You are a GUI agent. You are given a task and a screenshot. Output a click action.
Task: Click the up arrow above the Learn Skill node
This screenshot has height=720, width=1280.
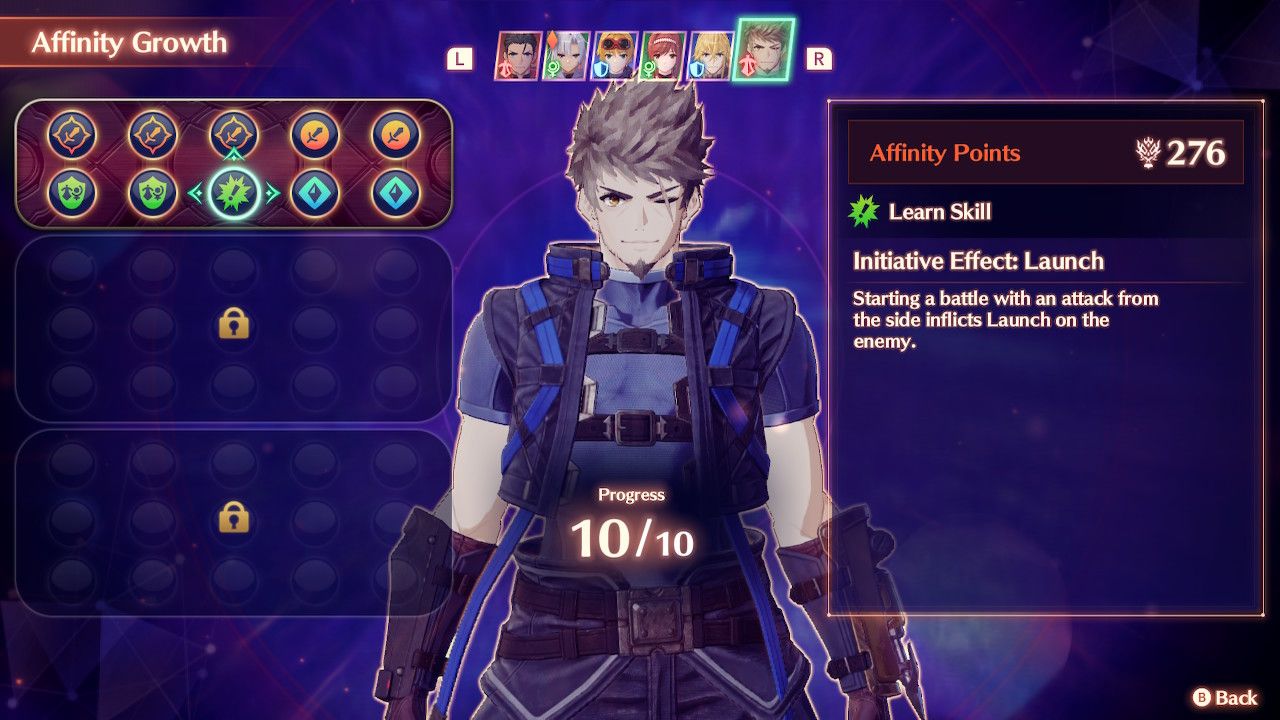click(233, 155)
